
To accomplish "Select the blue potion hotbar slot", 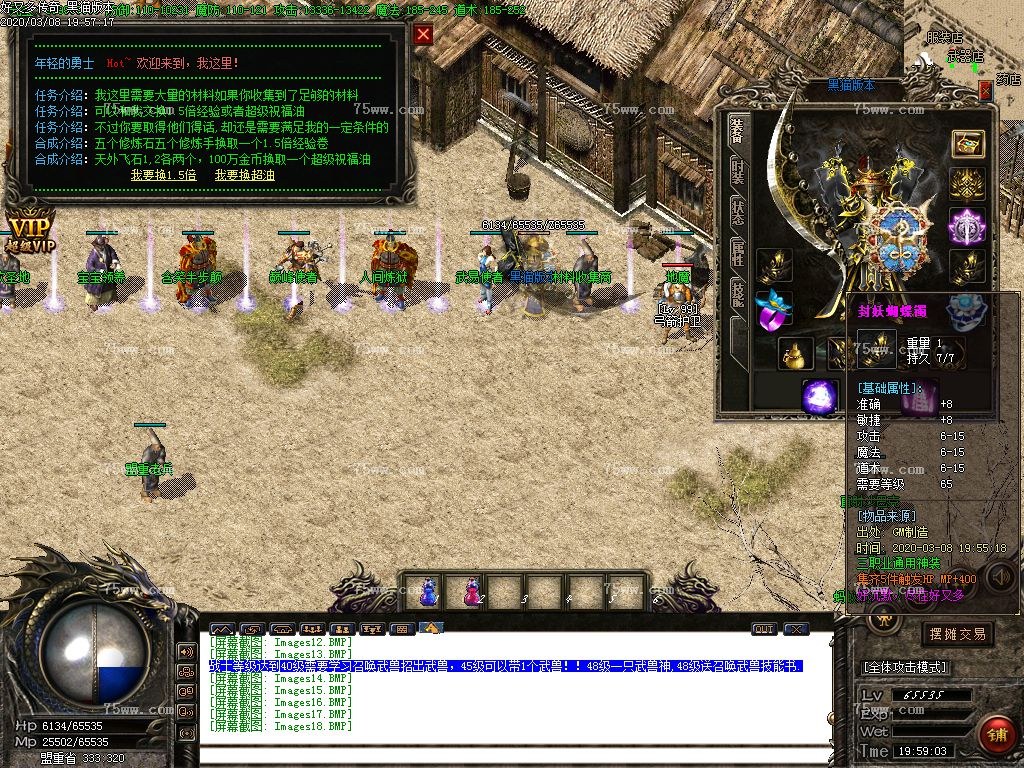I will [x=428, y=592].
